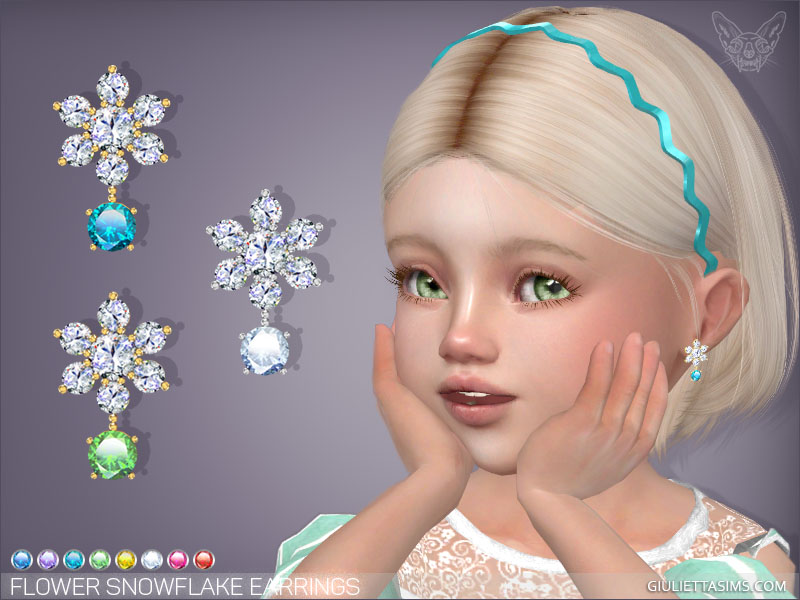Viewport: 800px width, 600px height.
Task: Pick the teal gem color swatch
Action: point(72,558)
